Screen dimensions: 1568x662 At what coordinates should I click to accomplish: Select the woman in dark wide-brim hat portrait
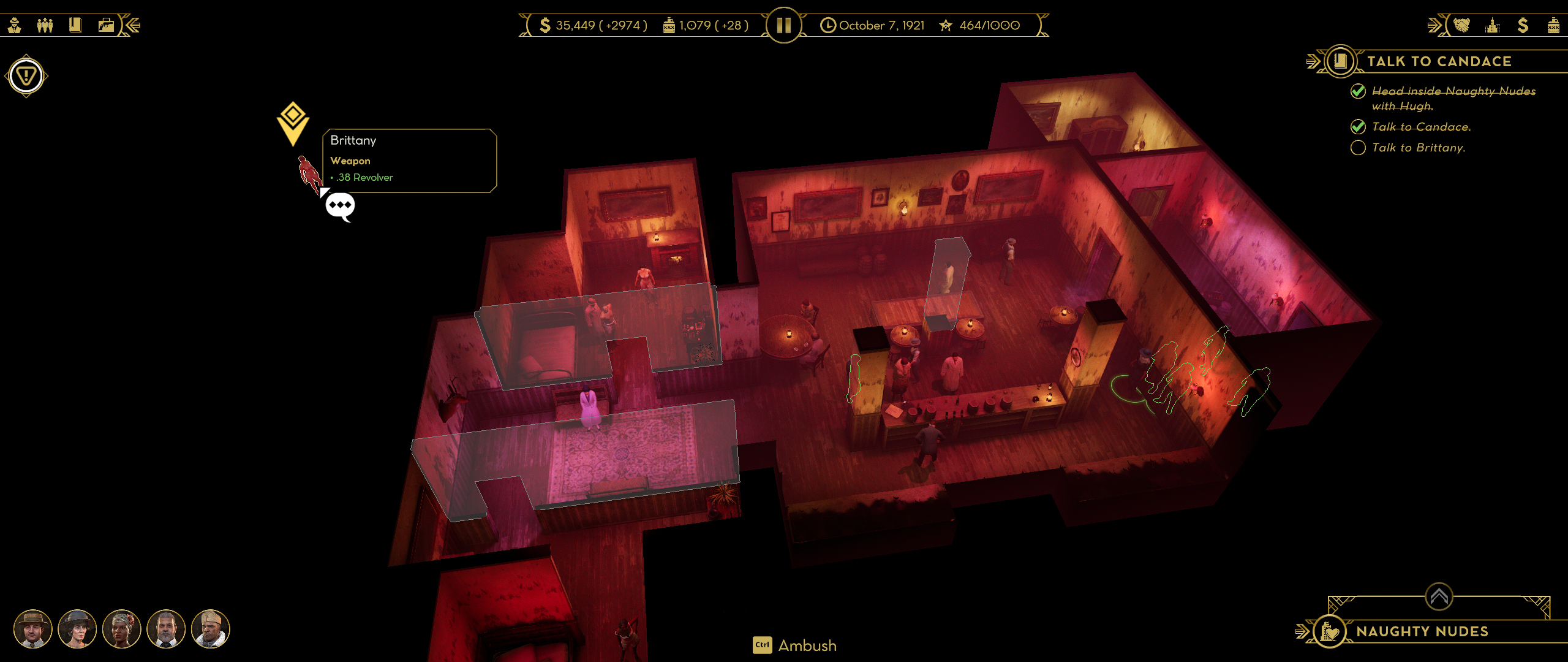pyautogui.click(x=77, y=629)
